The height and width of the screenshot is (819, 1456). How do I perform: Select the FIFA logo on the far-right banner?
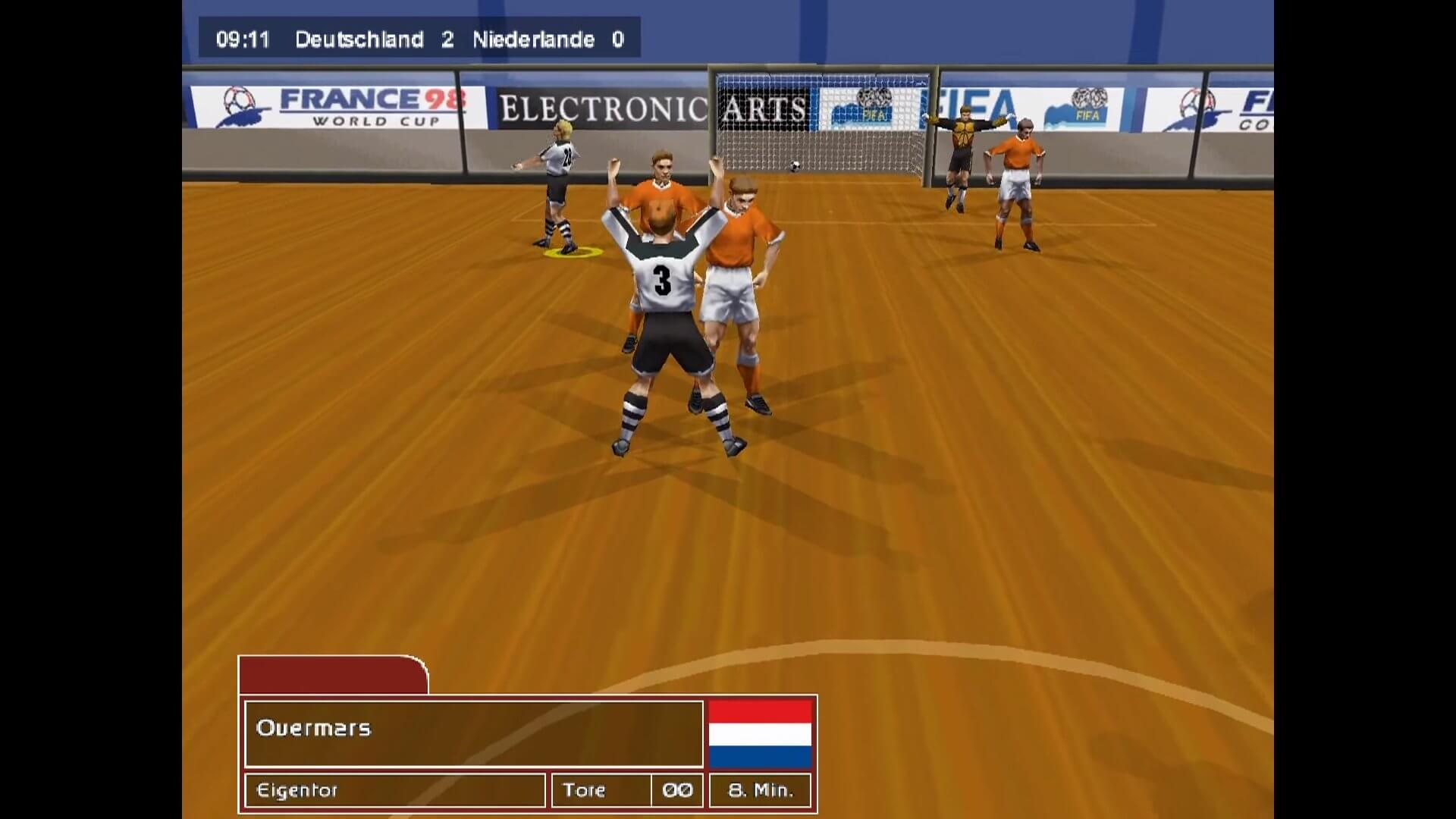1089,102
